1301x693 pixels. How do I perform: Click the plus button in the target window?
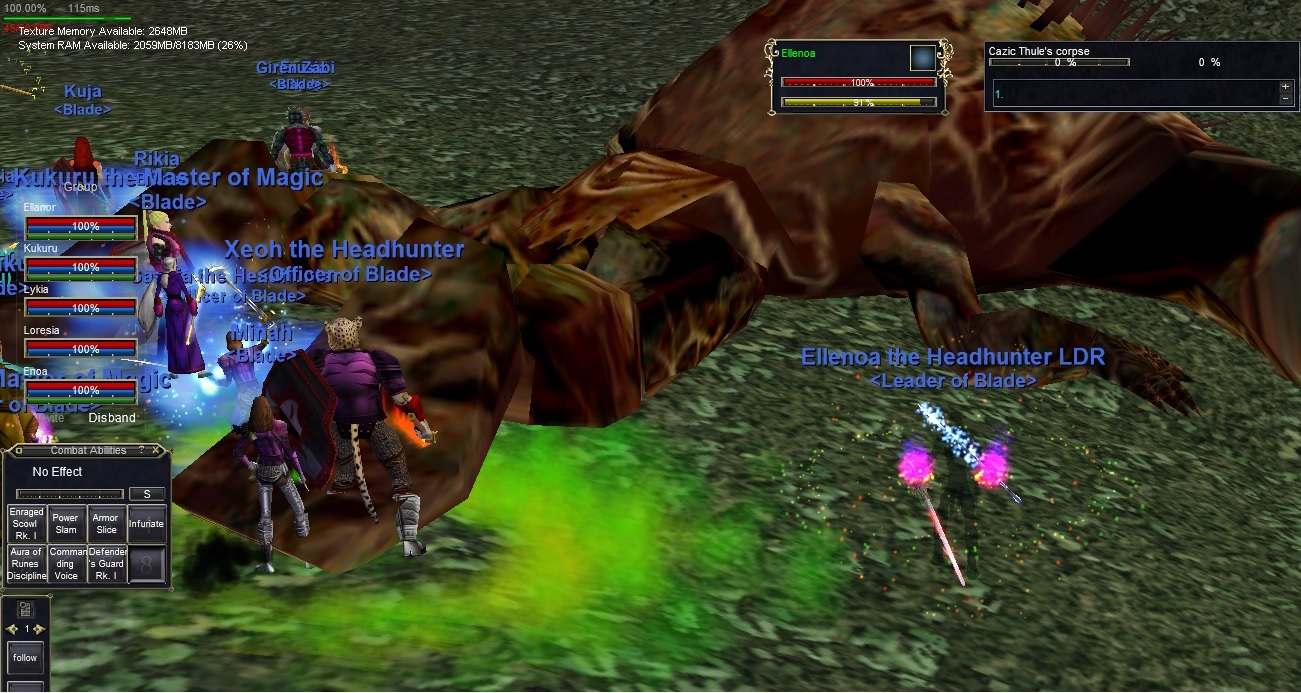coord(1285,87)
